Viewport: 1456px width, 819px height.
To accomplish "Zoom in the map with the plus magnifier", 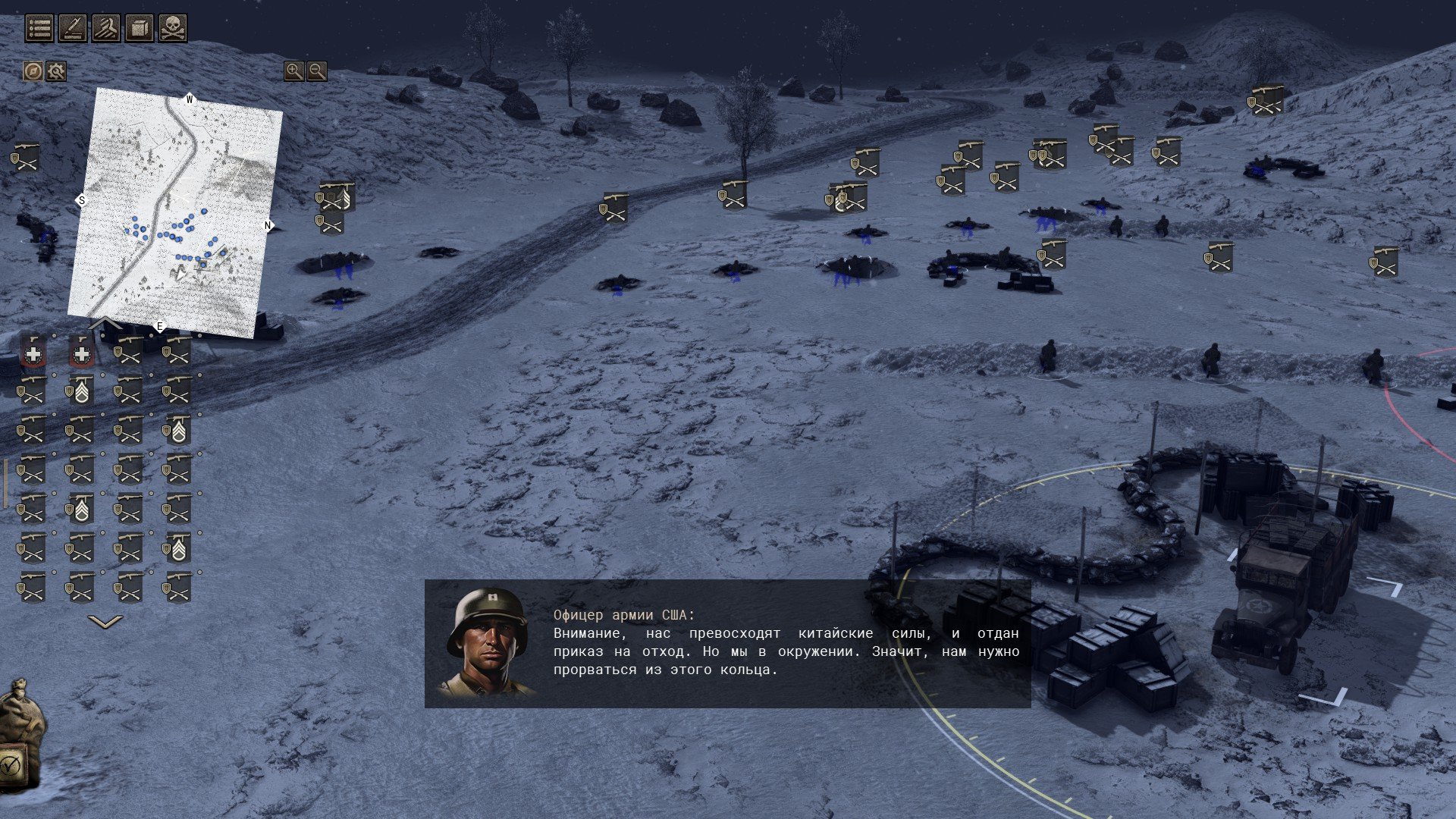I will 293,71.
